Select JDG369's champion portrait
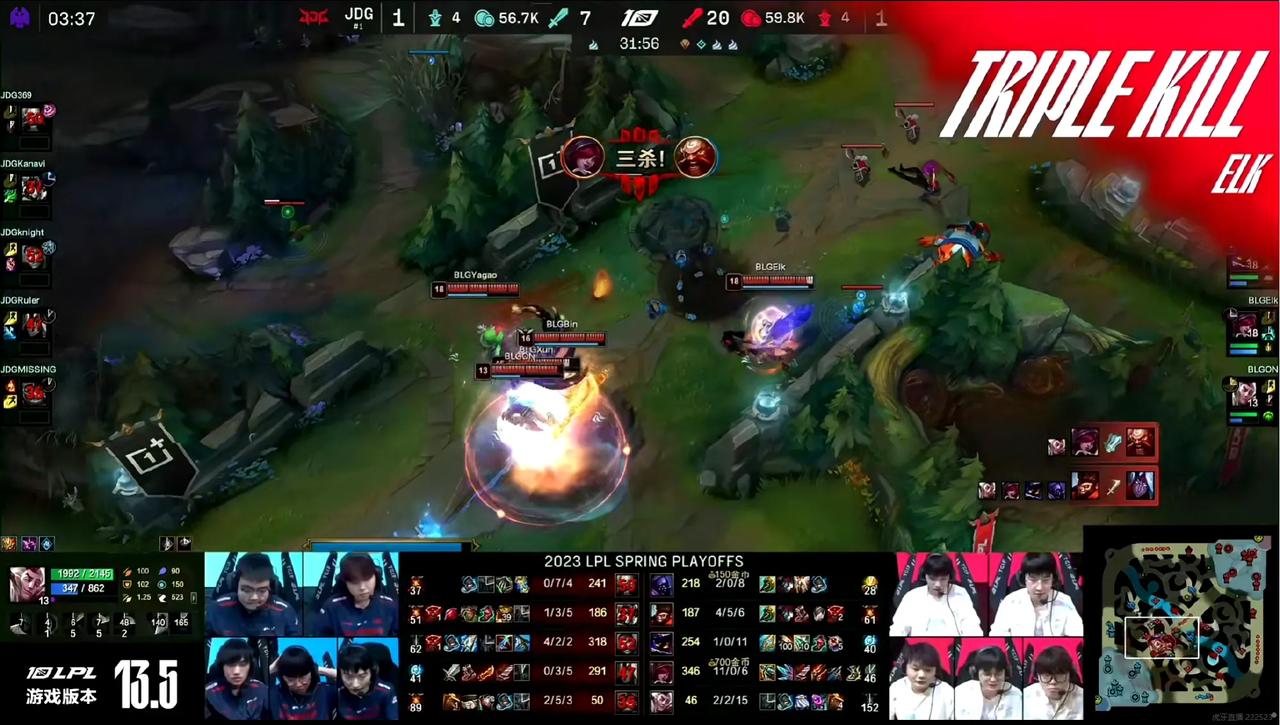Screen dimensions: 1280x725 33,117
